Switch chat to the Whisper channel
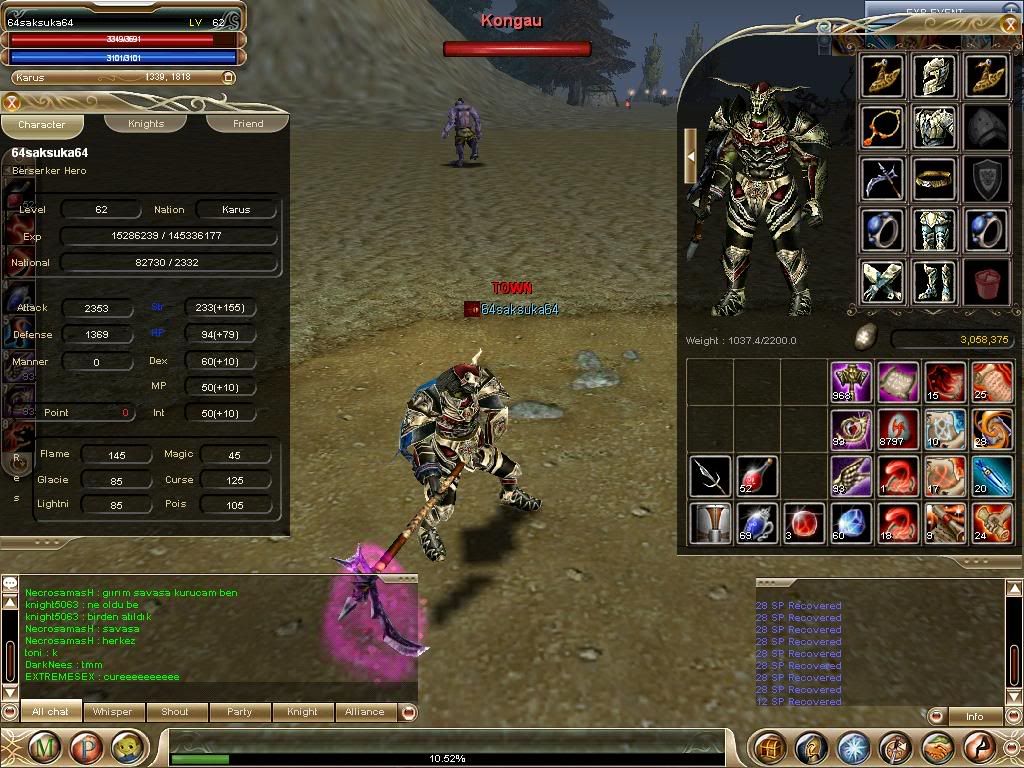Viewport: 1024px width, 768px height. click(x=112, y=712)
